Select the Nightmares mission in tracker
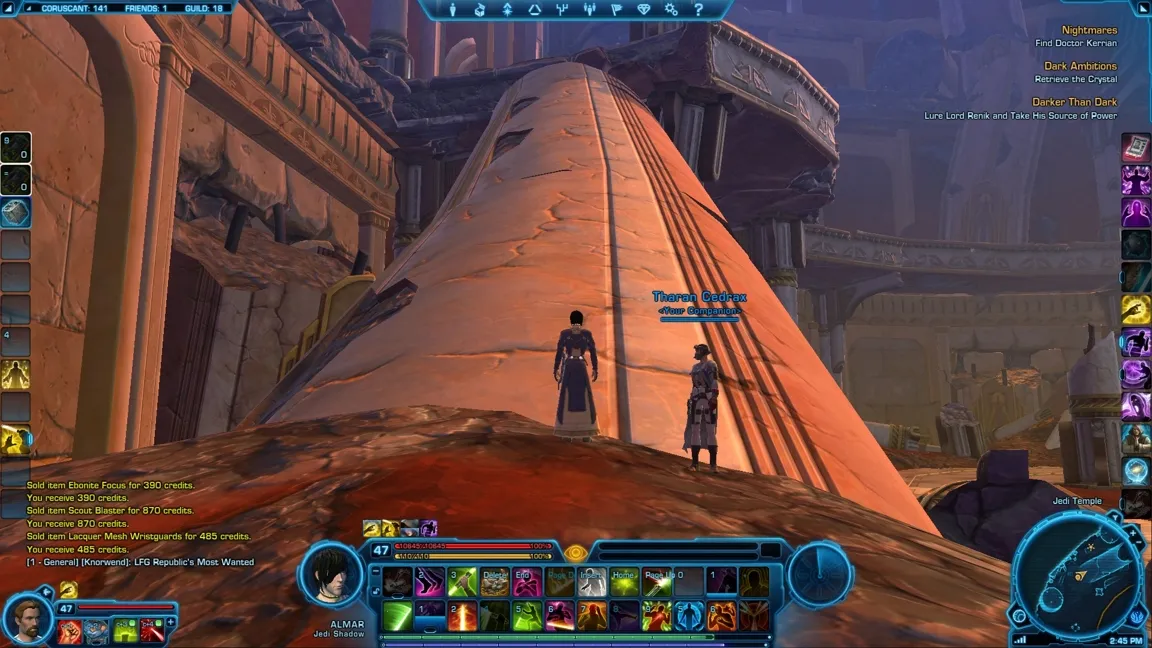 [x=1089, y=30]
